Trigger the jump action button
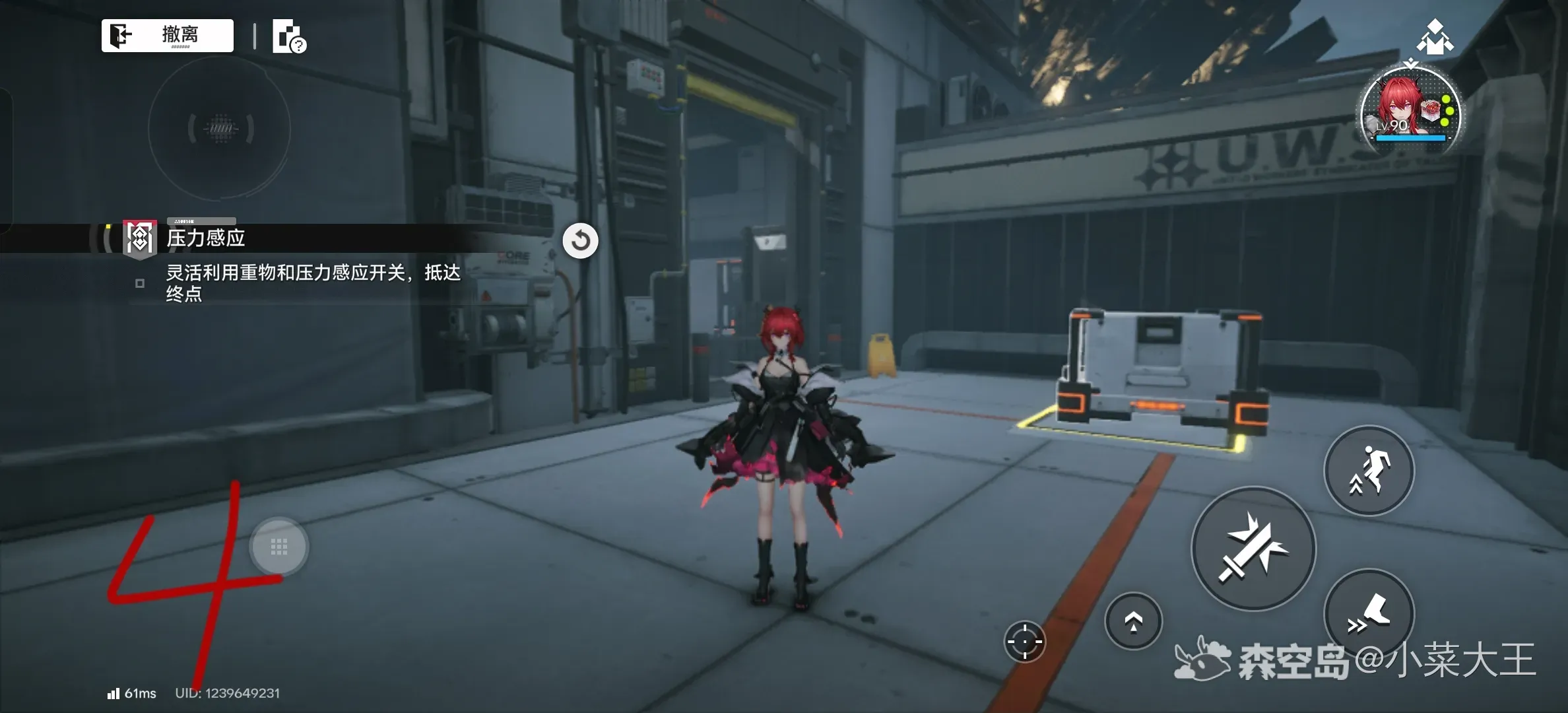Image resolution: width=1568 pixels, height=713 pixels. (x=1369, y=471)
